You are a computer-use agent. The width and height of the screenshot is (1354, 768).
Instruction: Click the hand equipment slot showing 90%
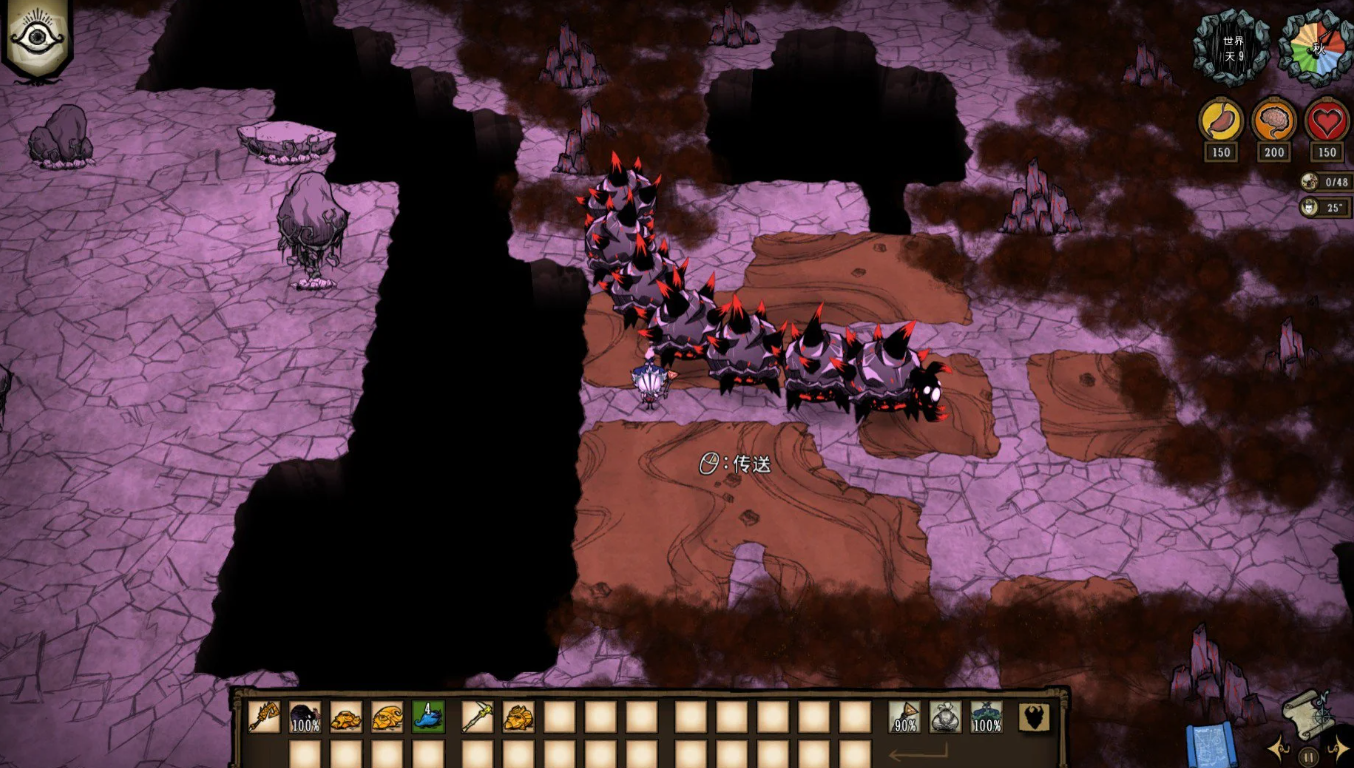coord(904,716)
